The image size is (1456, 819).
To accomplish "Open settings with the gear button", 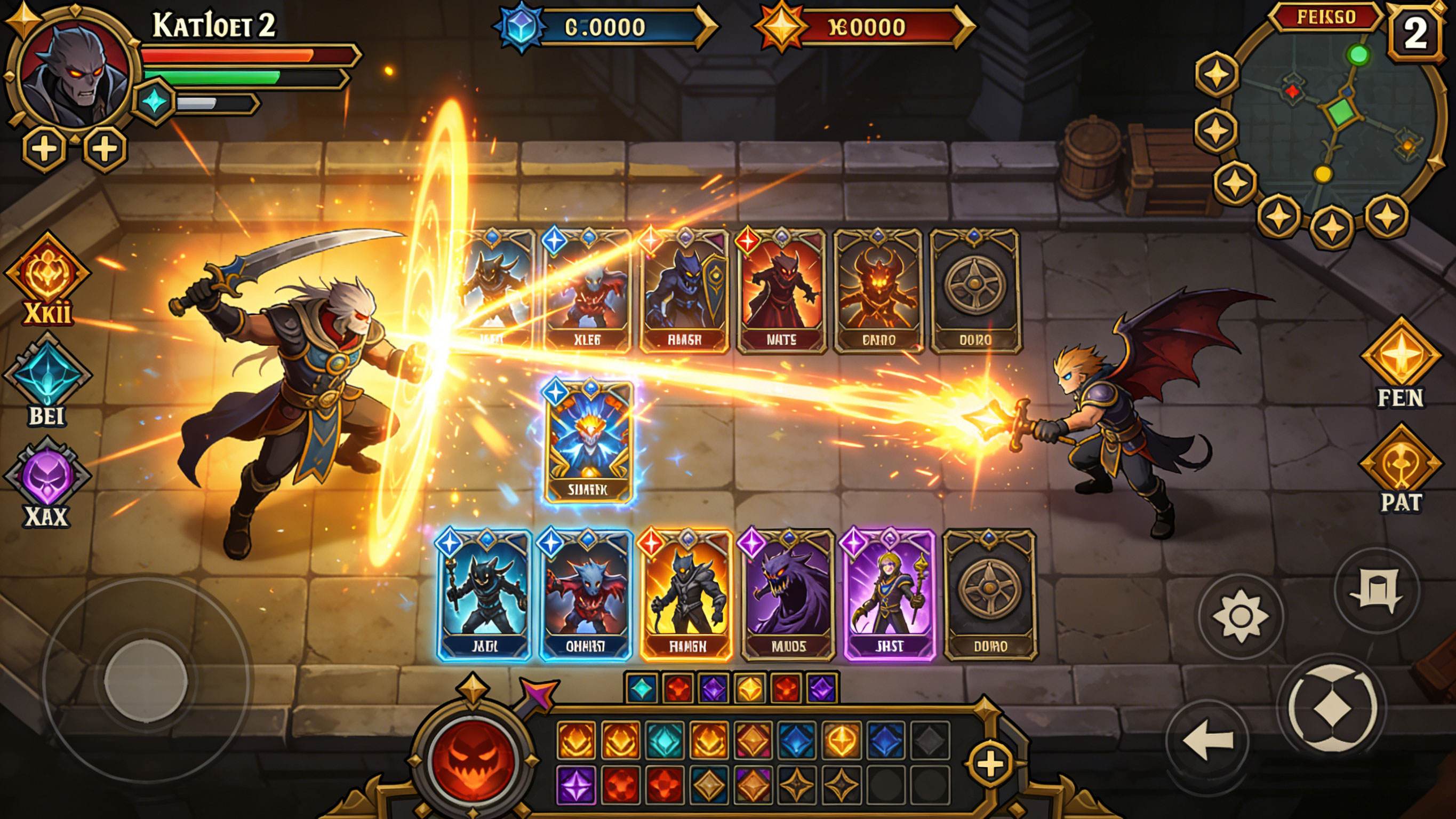I will click(1240, 616).
